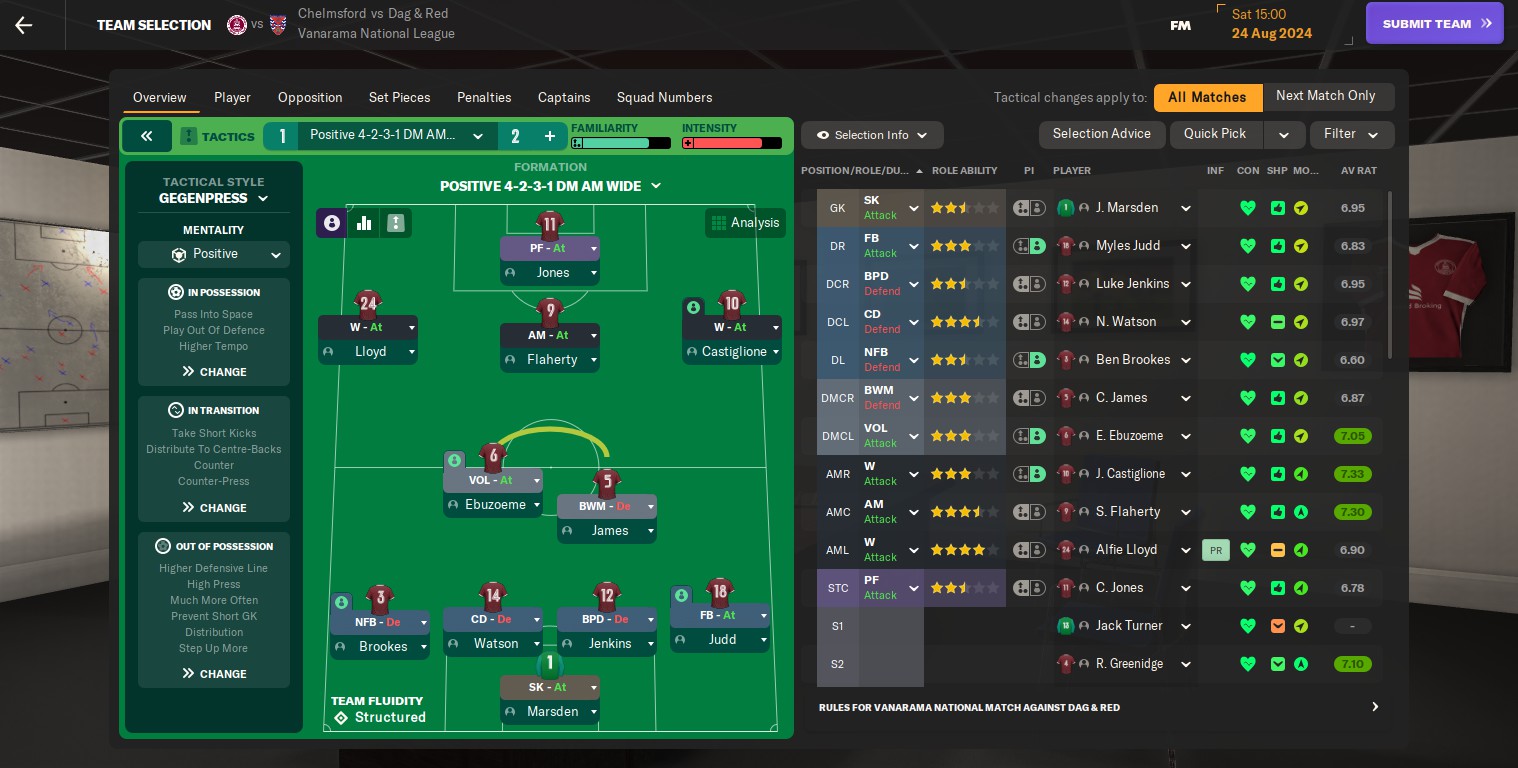Open the shirt-status pitch view icon

[396, 222]
